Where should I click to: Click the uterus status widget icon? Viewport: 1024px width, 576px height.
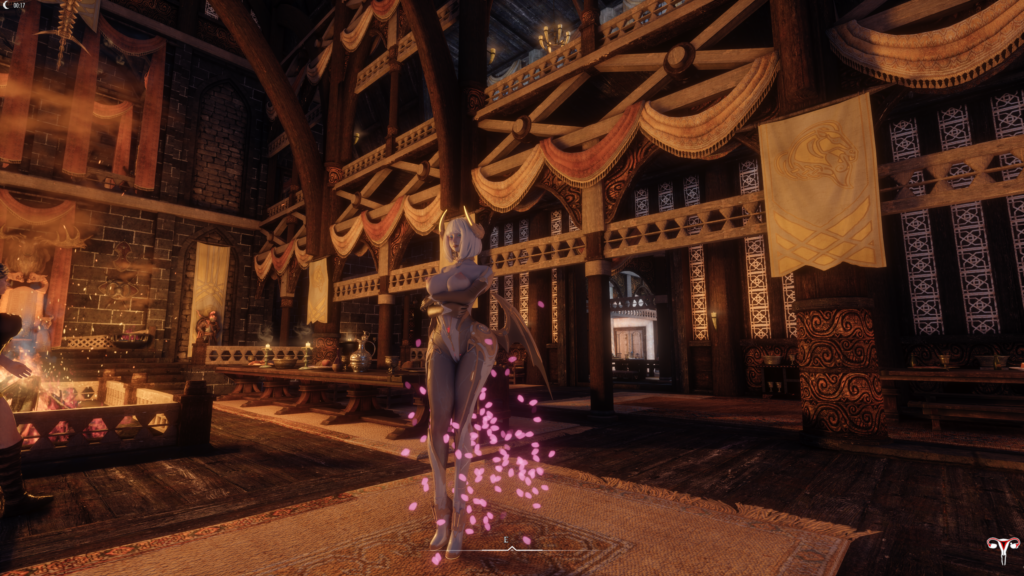[1001, 549]
